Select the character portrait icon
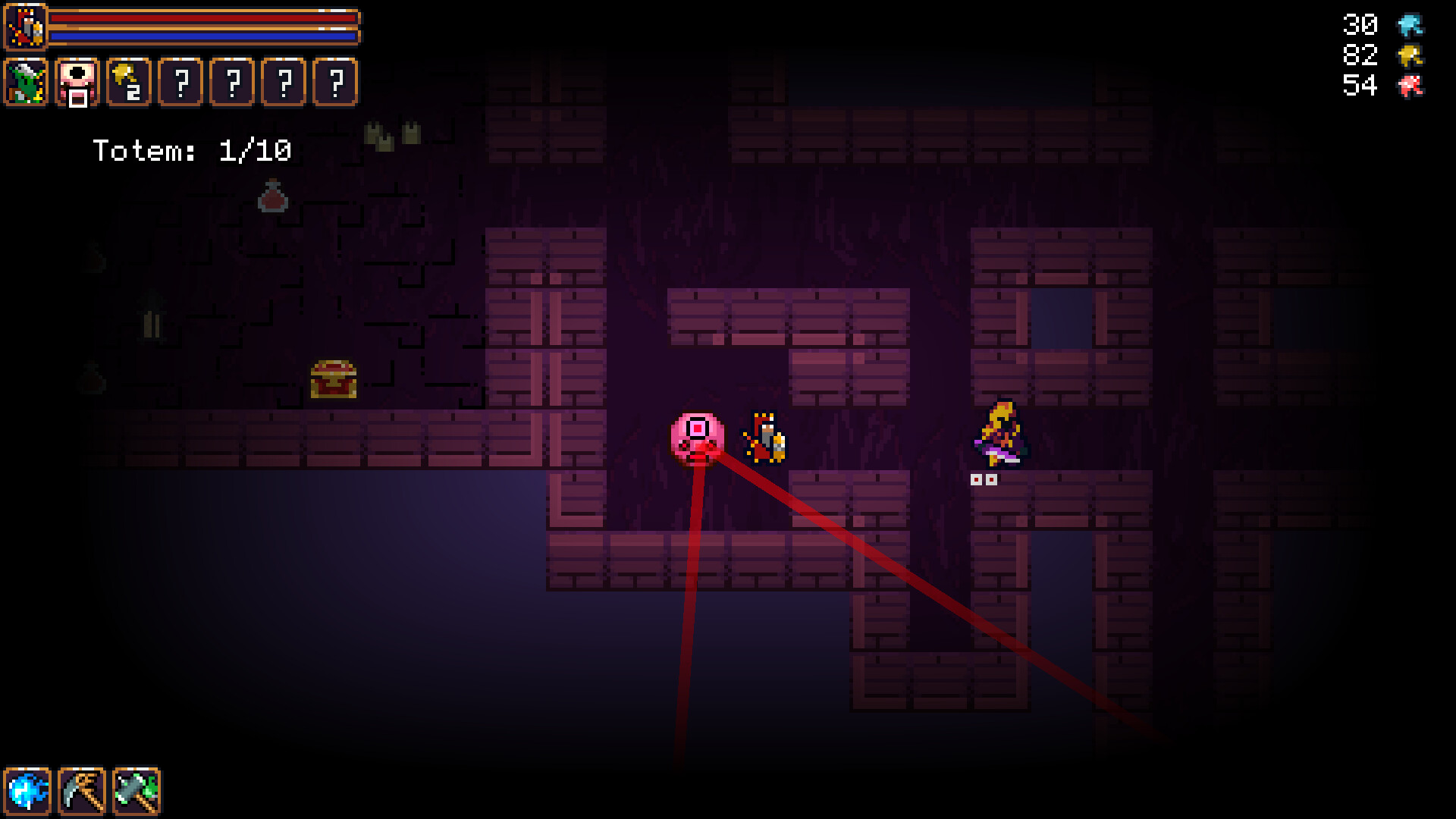 point(25,25)
